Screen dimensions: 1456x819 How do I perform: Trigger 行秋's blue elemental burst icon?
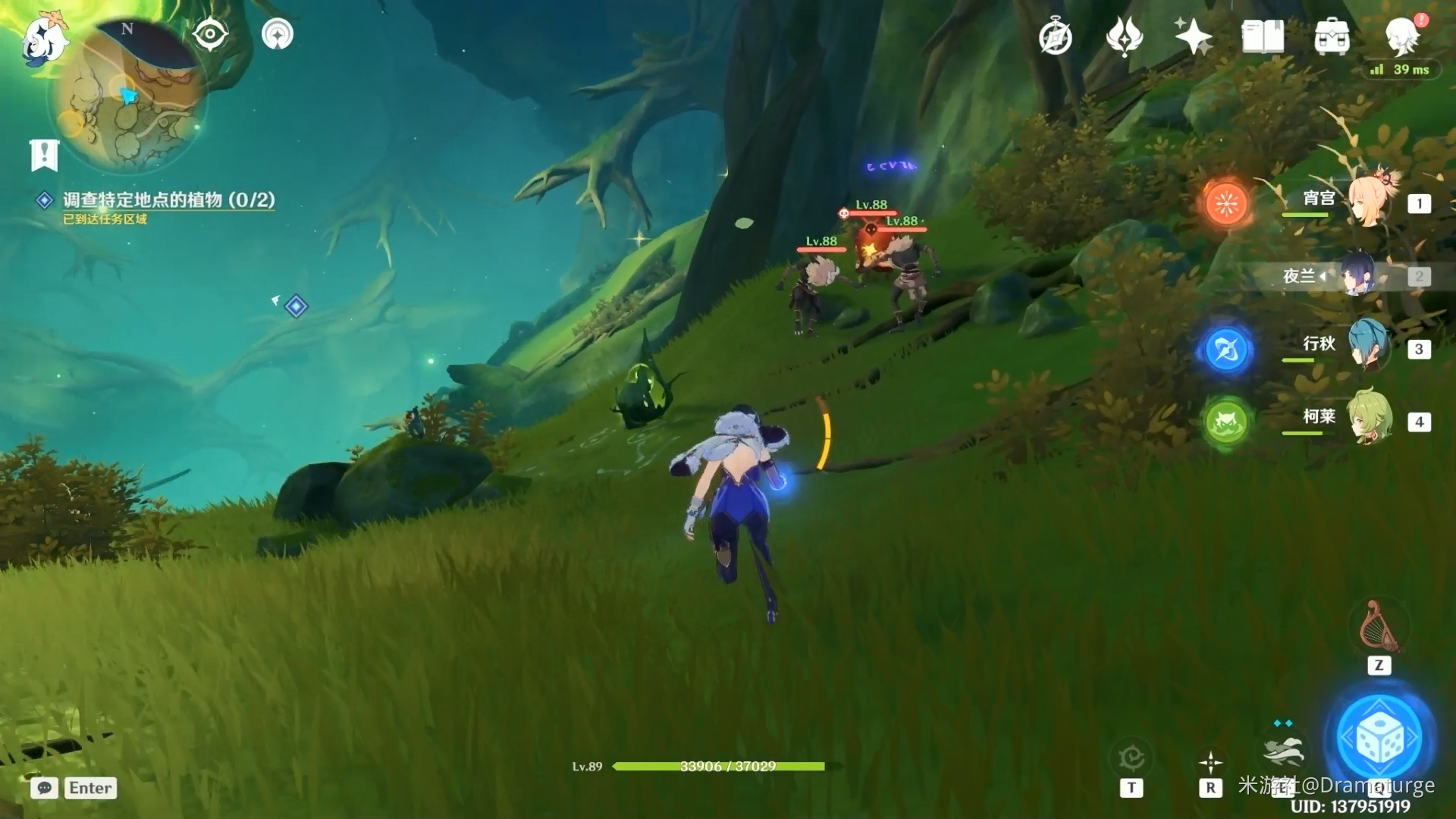point(1226,350)
